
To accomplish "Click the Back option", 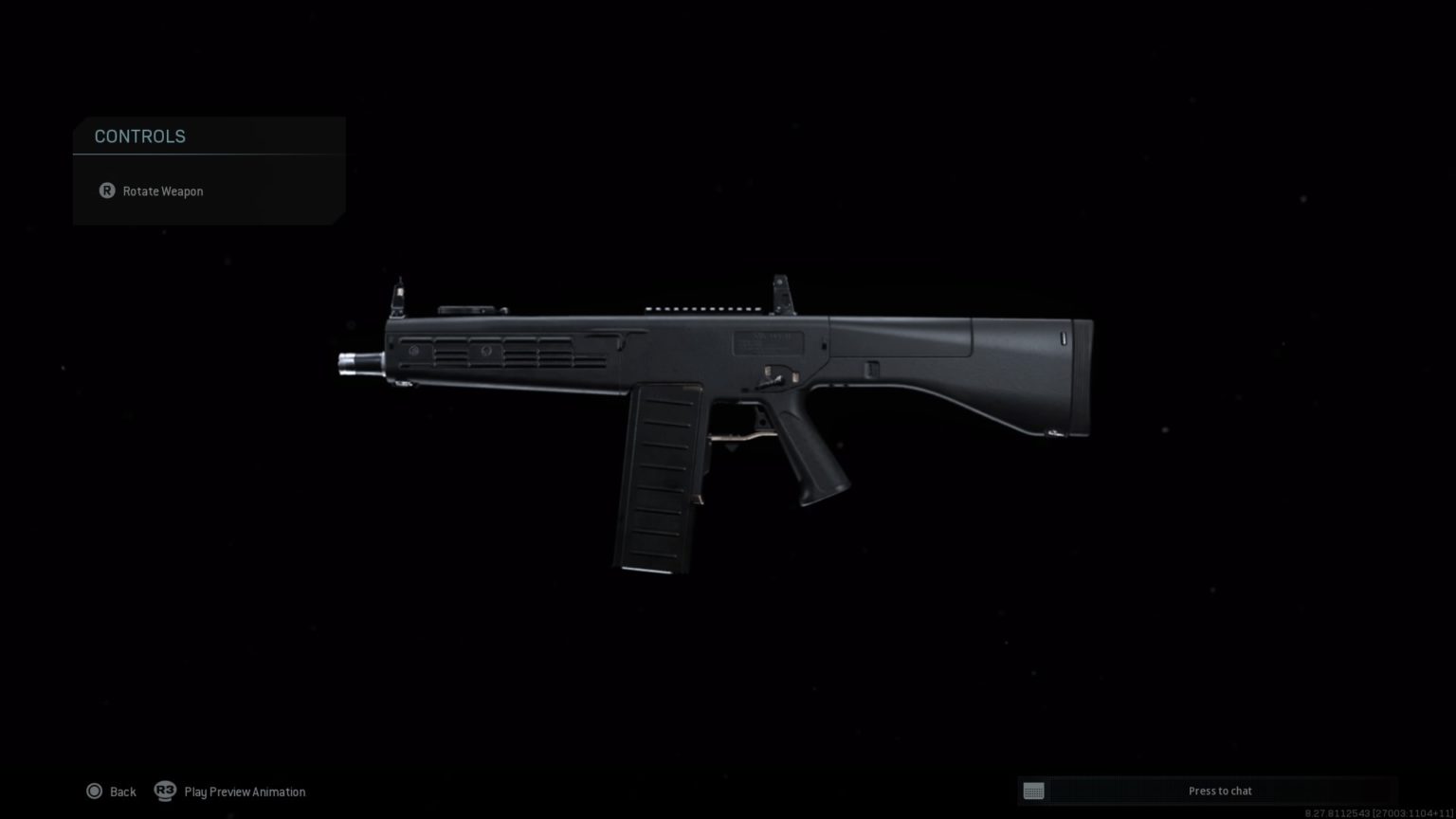I will click(x=122, y=791).
